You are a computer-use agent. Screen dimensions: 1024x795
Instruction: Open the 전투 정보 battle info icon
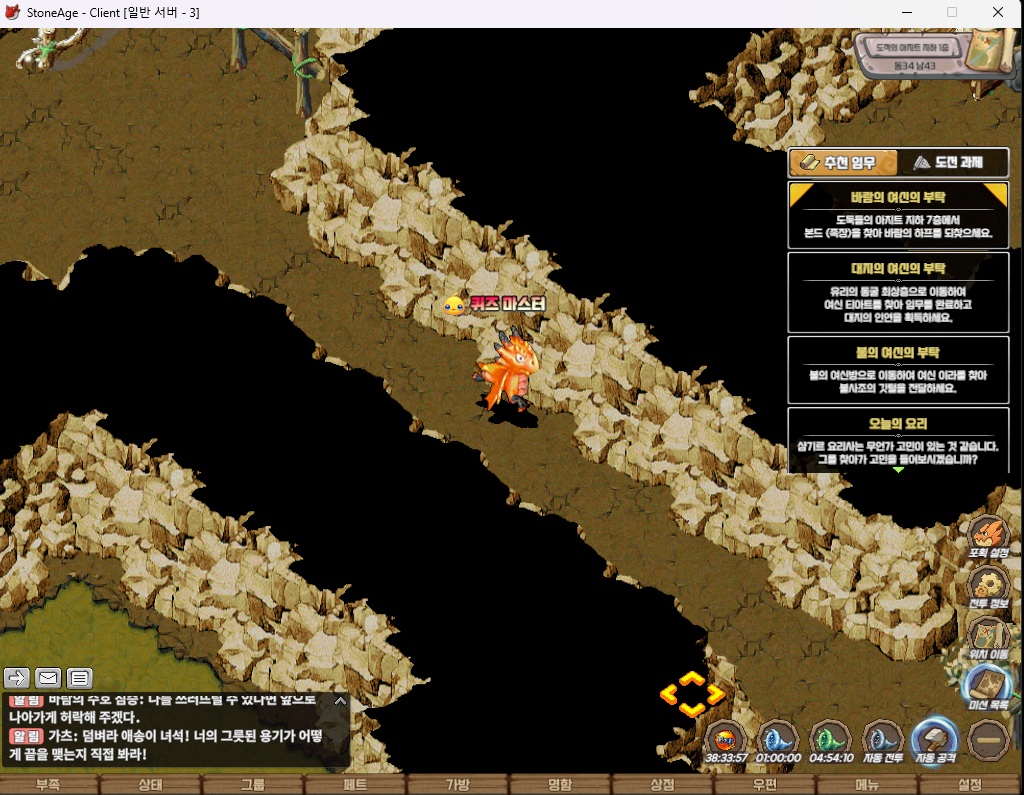[x=988, y=588]
